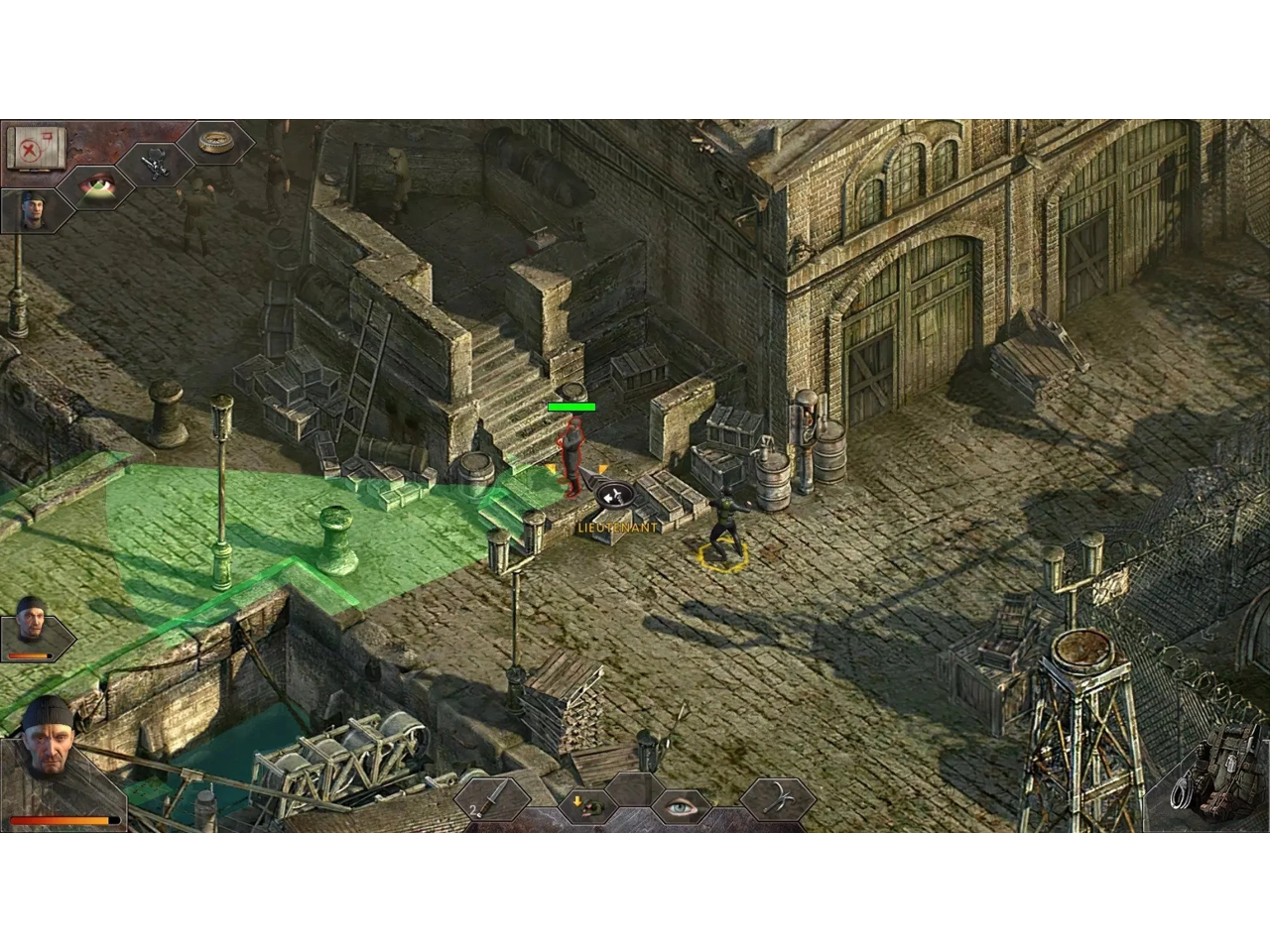The height and width of the screenshot is (952, 1270).
Task: Click the golden compass icon
Action: click(x=216, y=142)
